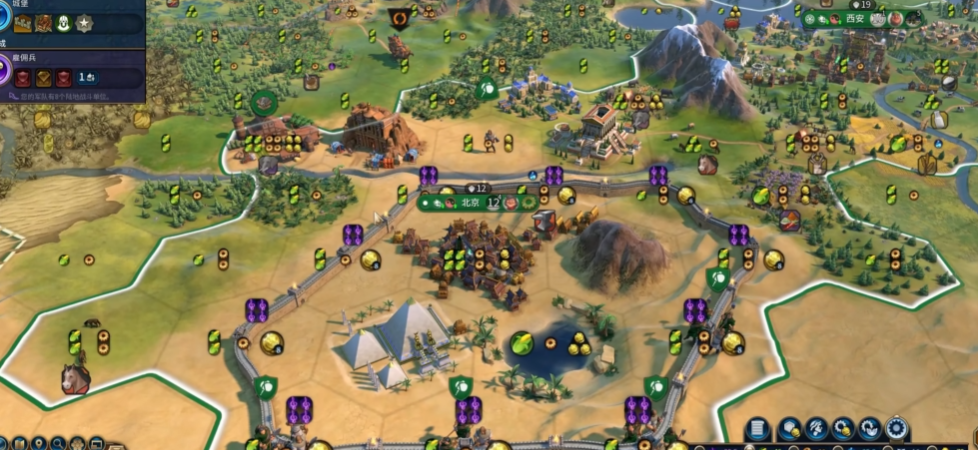Image resolution: width=978 pixels, height=450 pixels.
Task: Select the purchase item with gold gear button
Action: pyautogui.click(x=843, y=430)
